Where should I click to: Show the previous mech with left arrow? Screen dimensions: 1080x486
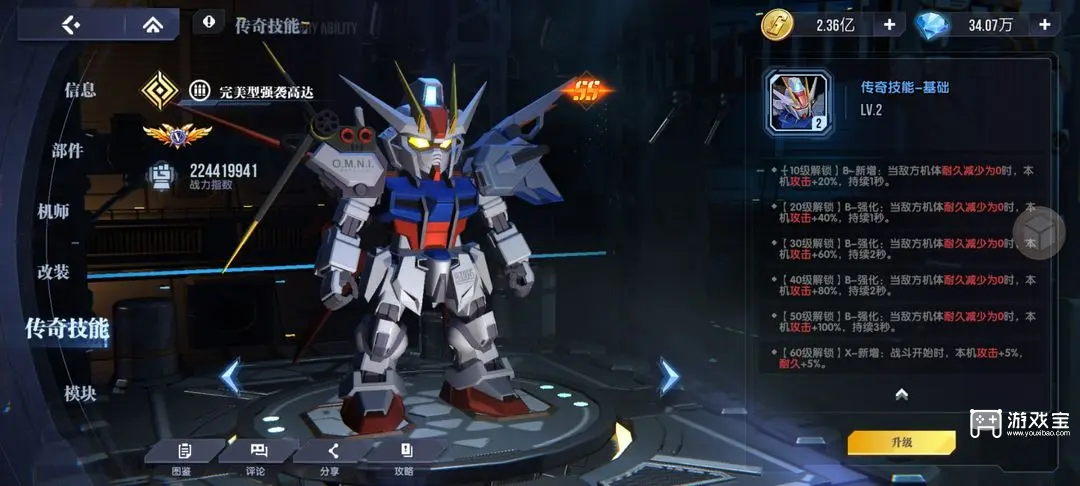click(230, 377)
